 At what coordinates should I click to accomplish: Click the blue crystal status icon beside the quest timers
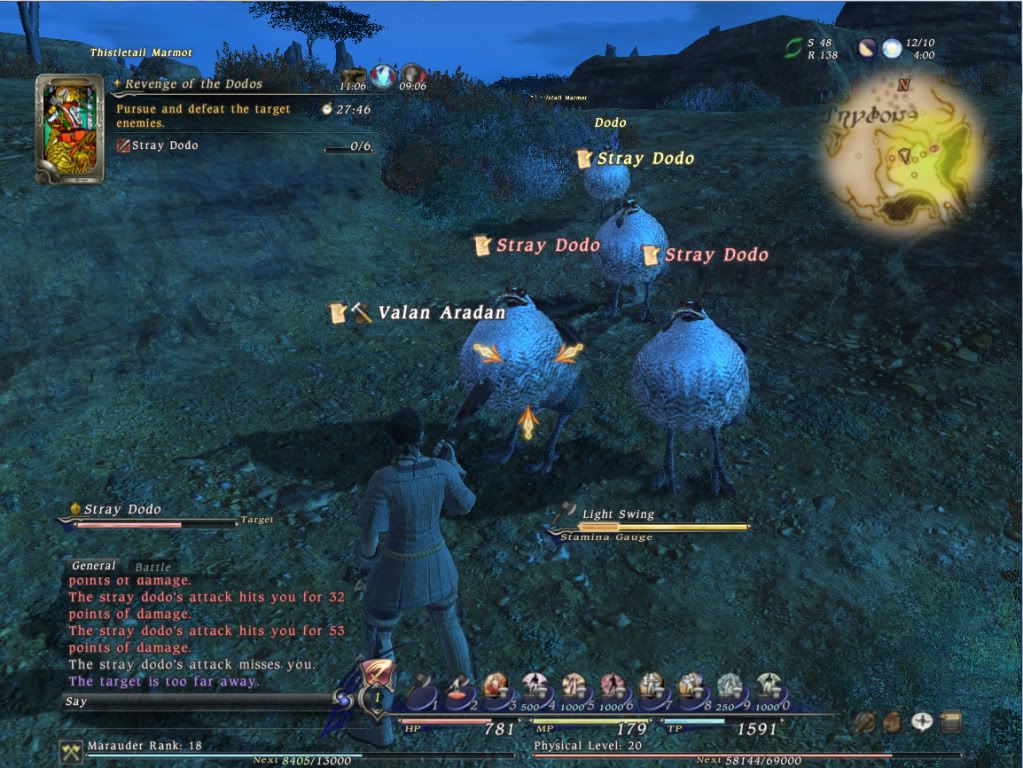tap(383, 75)
